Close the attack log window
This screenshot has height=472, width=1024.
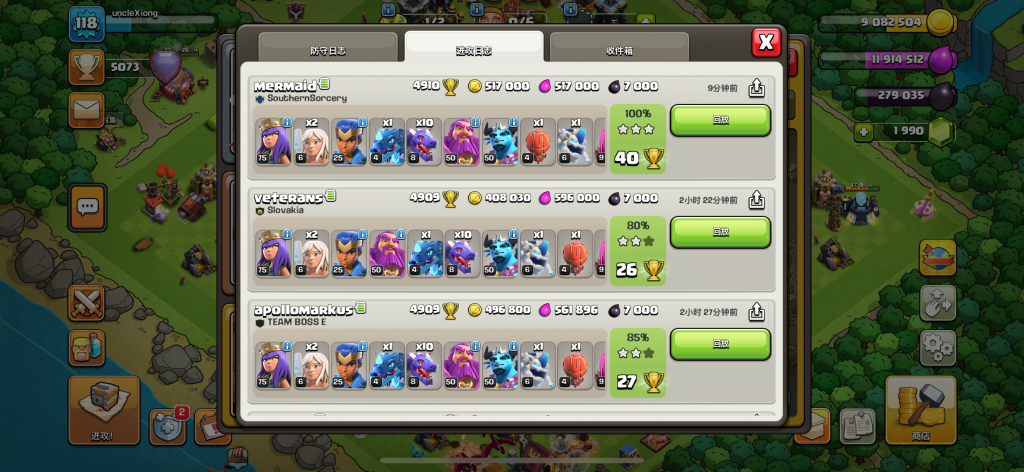click(x=766, y=42)
